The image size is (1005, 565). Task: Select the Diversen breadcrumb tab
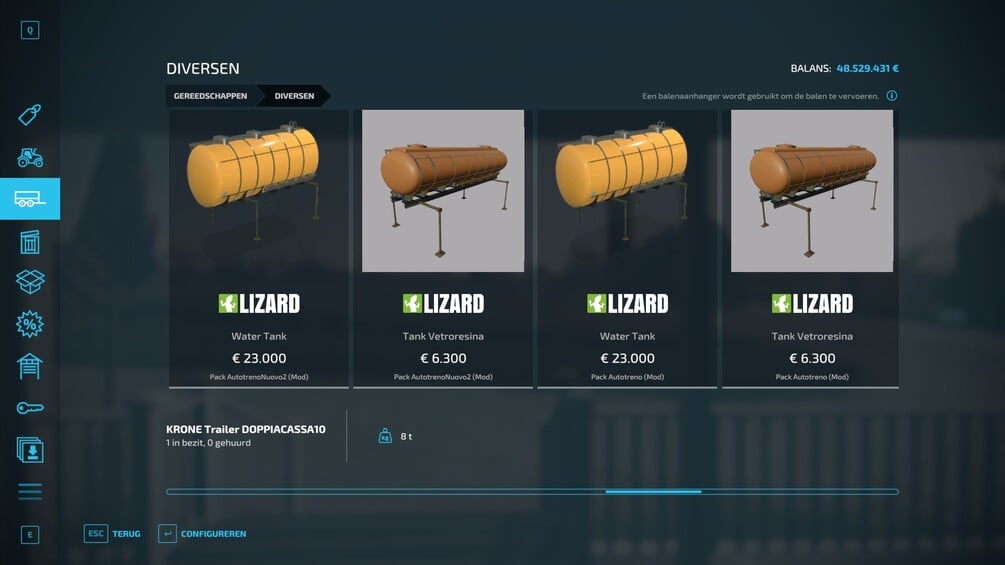click(x=294, y=96)
